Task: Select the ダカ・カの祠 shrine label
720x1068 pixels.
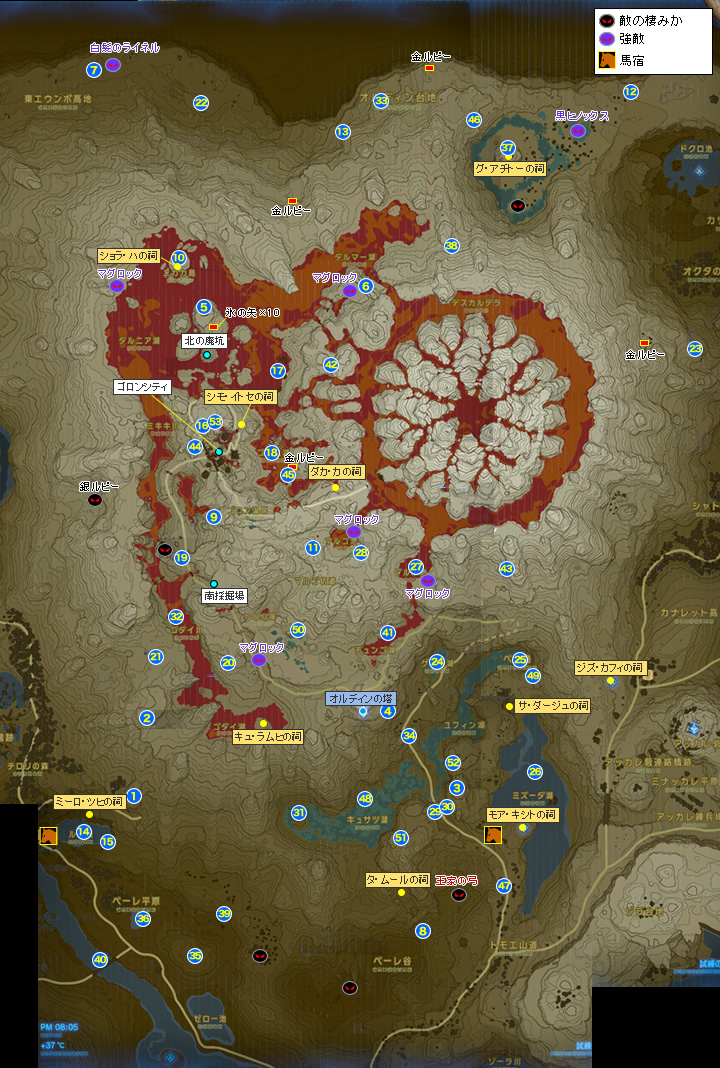Action: pos(336,471)
